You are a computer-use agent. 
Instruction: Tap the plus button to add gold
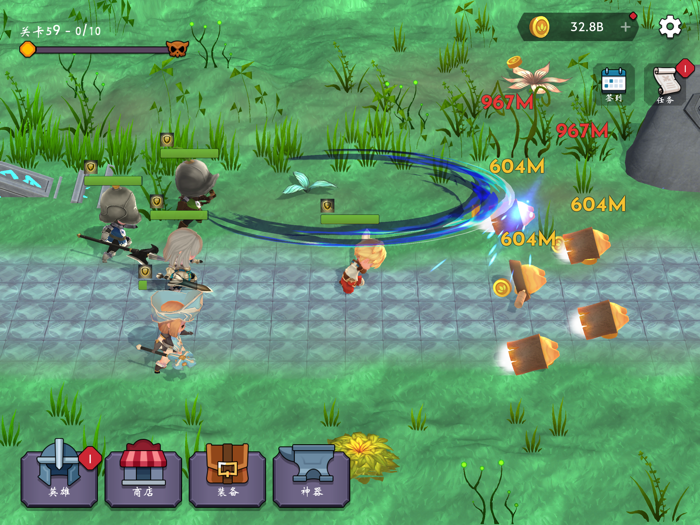pos(626,27)
